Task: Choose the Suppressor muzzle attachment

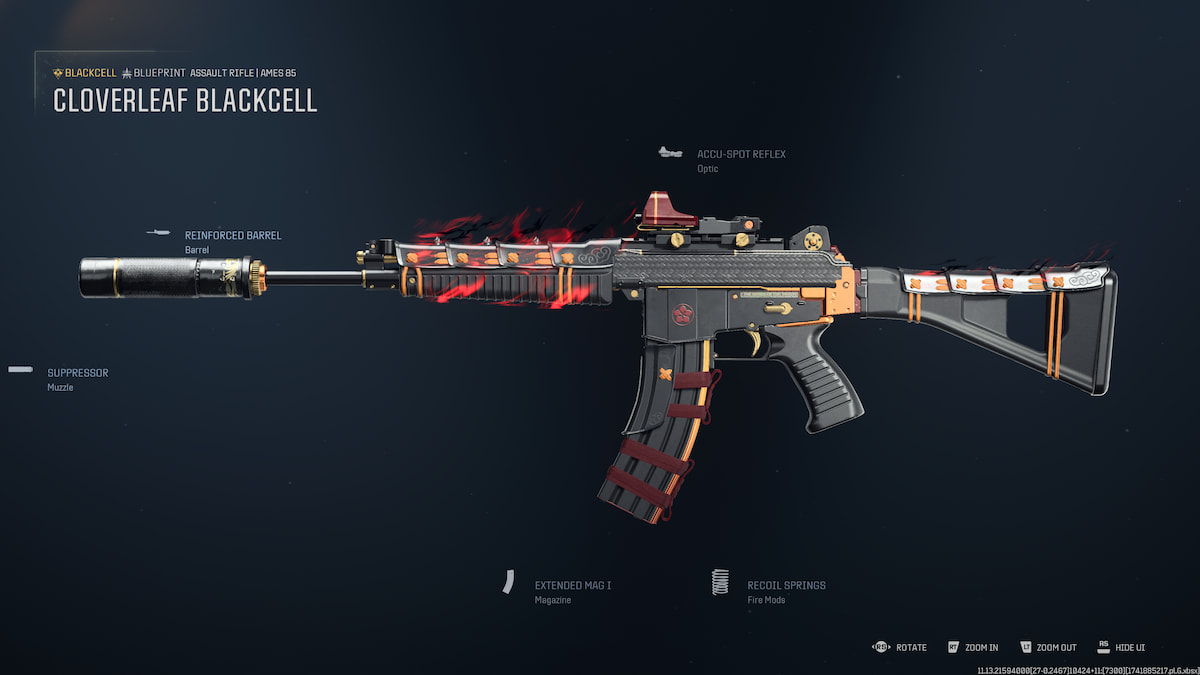Action: click(77, 373)
